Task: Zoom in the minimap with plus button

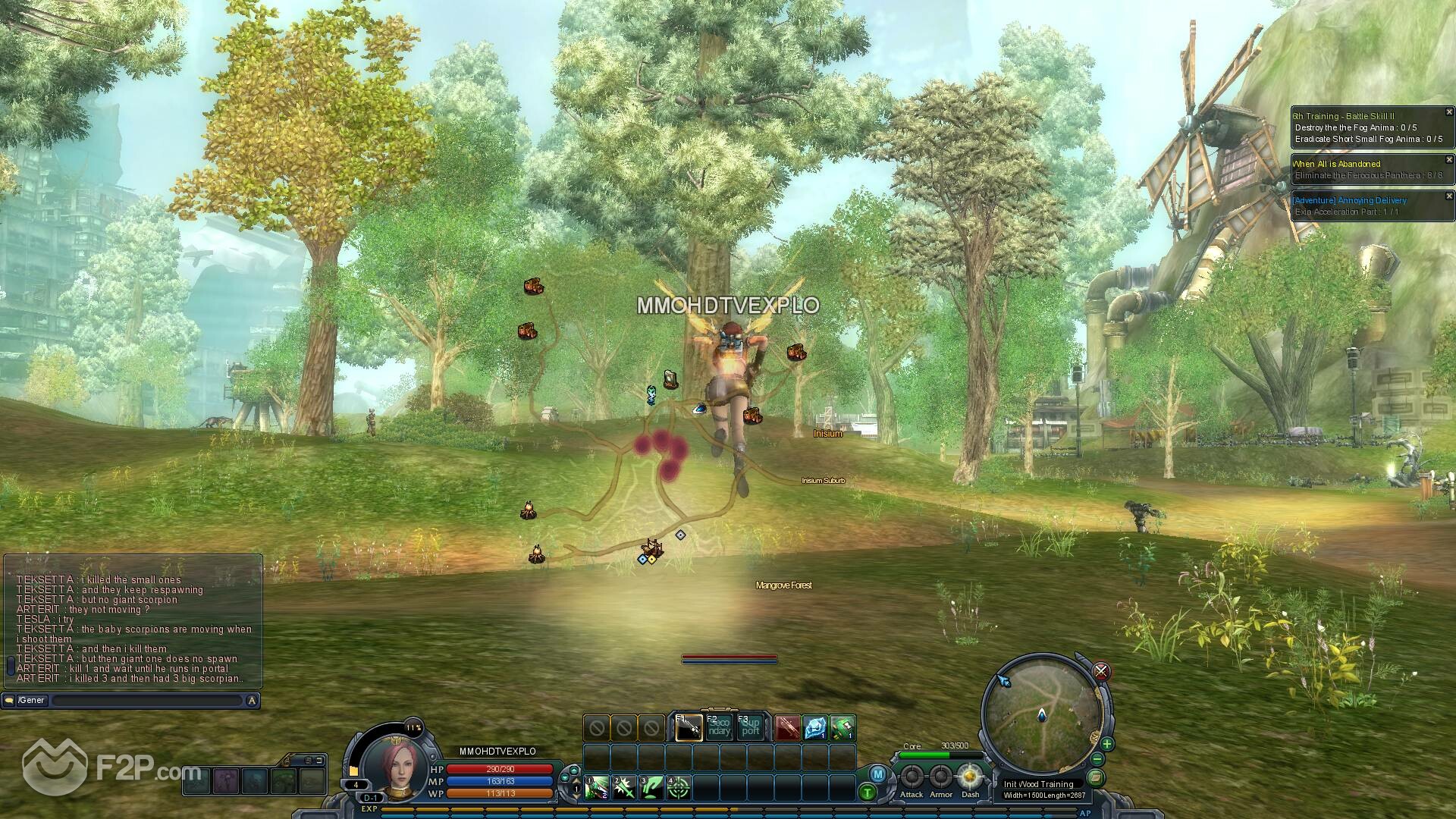Action: click(1107, 744)
